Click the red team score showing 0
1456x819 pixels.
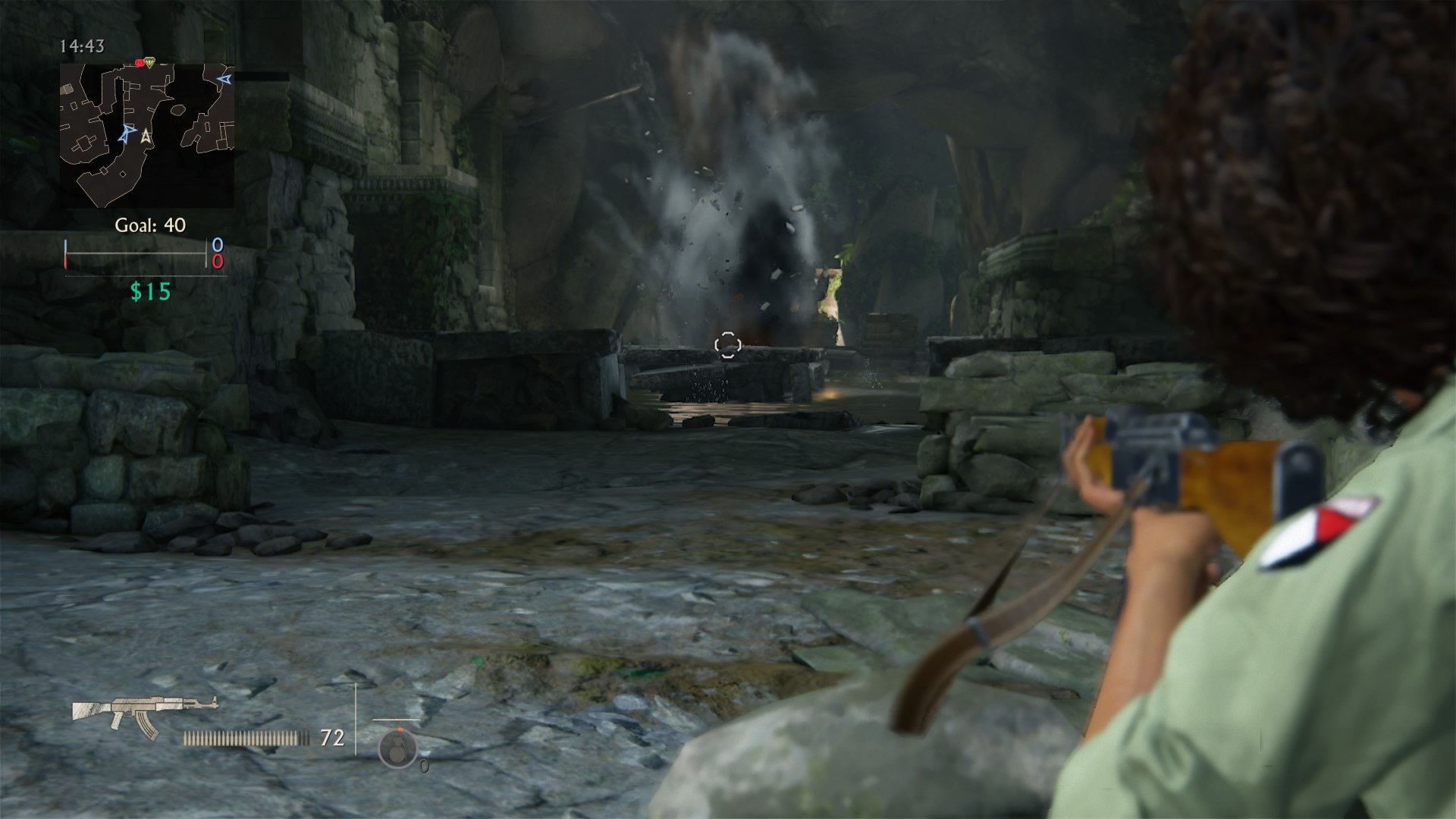(218, 263)
